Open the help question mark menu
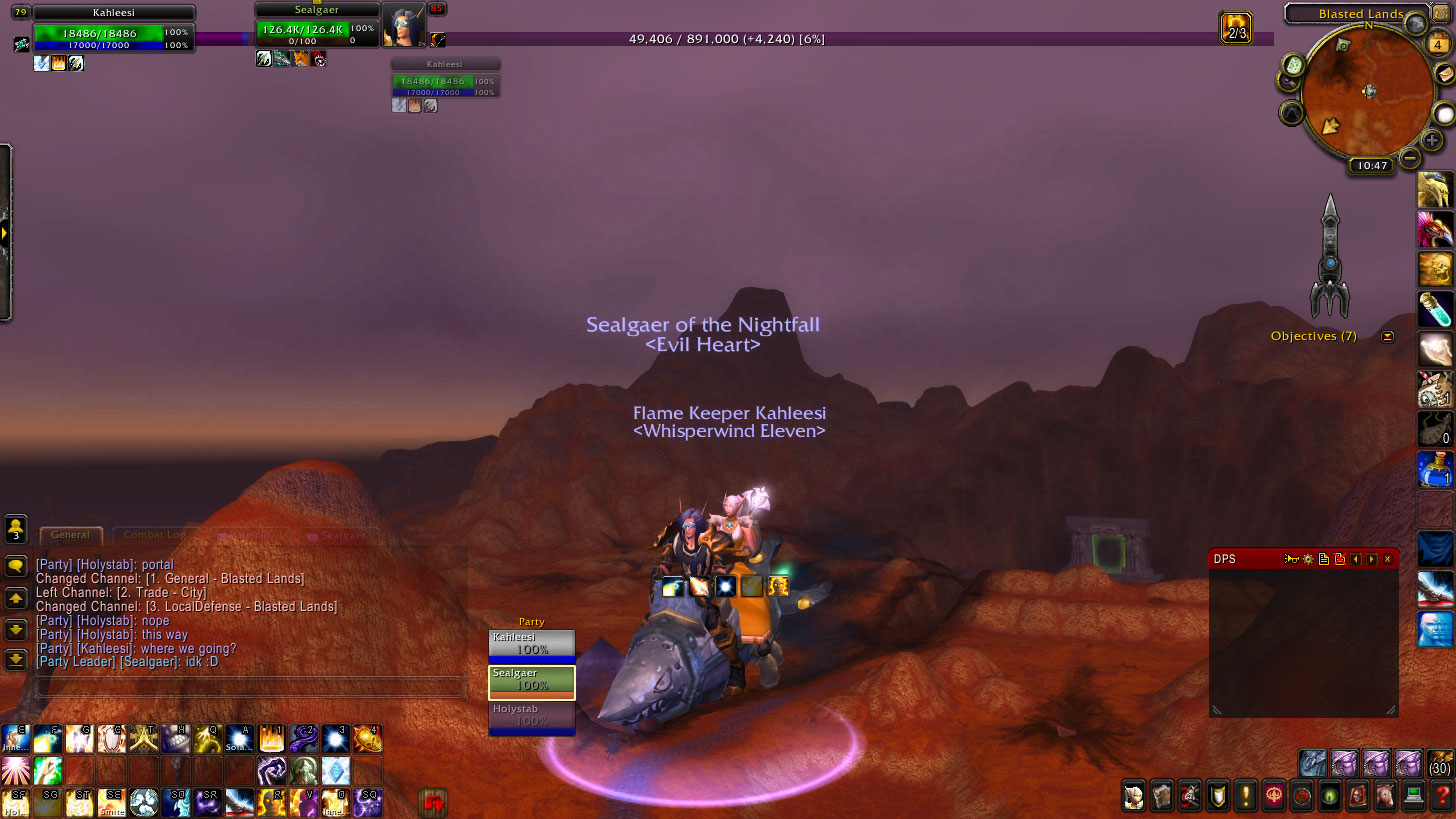 (x=1441, y=797)
